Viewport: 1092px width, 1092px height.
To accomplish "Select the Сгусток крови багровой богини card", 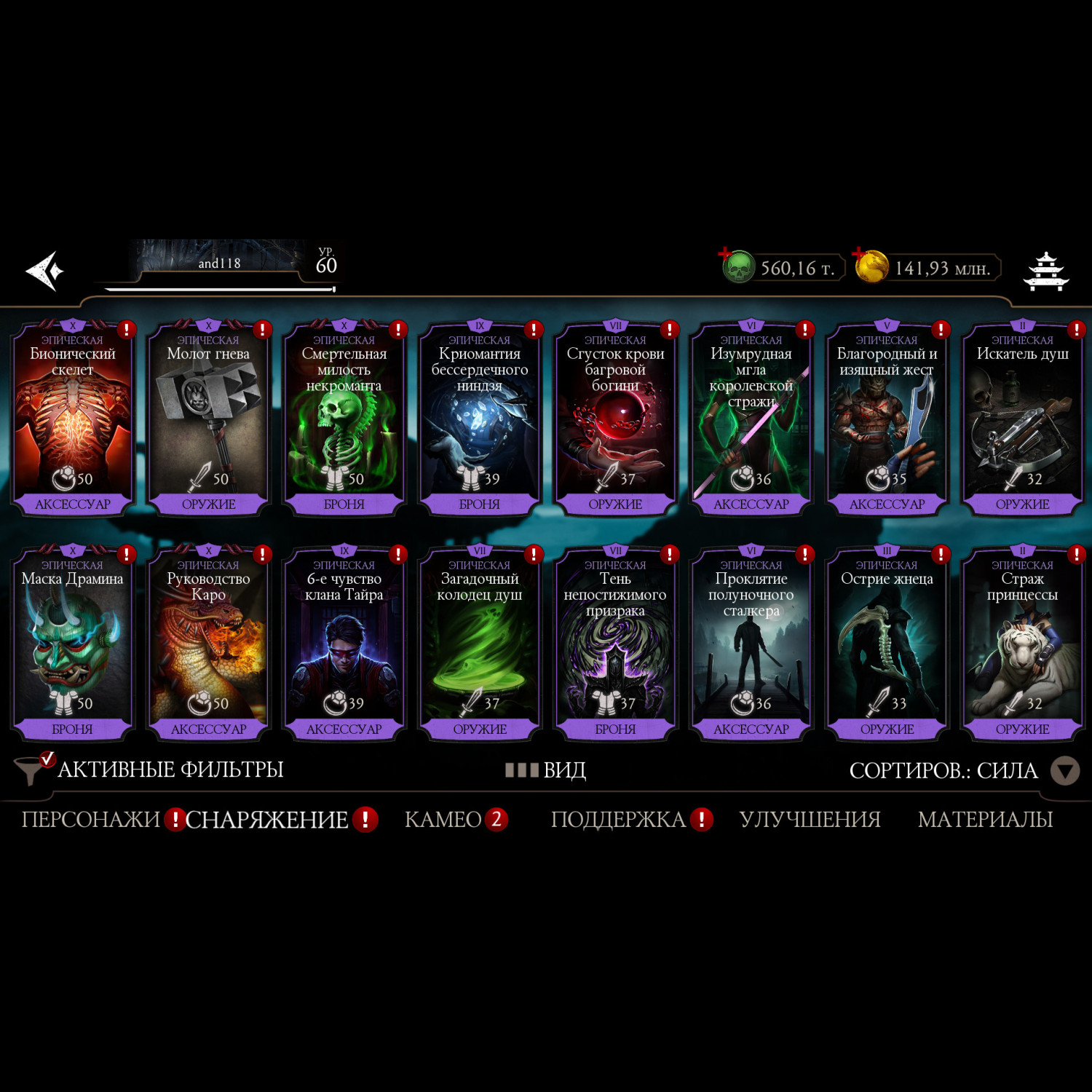I will [x=615, y=419].
